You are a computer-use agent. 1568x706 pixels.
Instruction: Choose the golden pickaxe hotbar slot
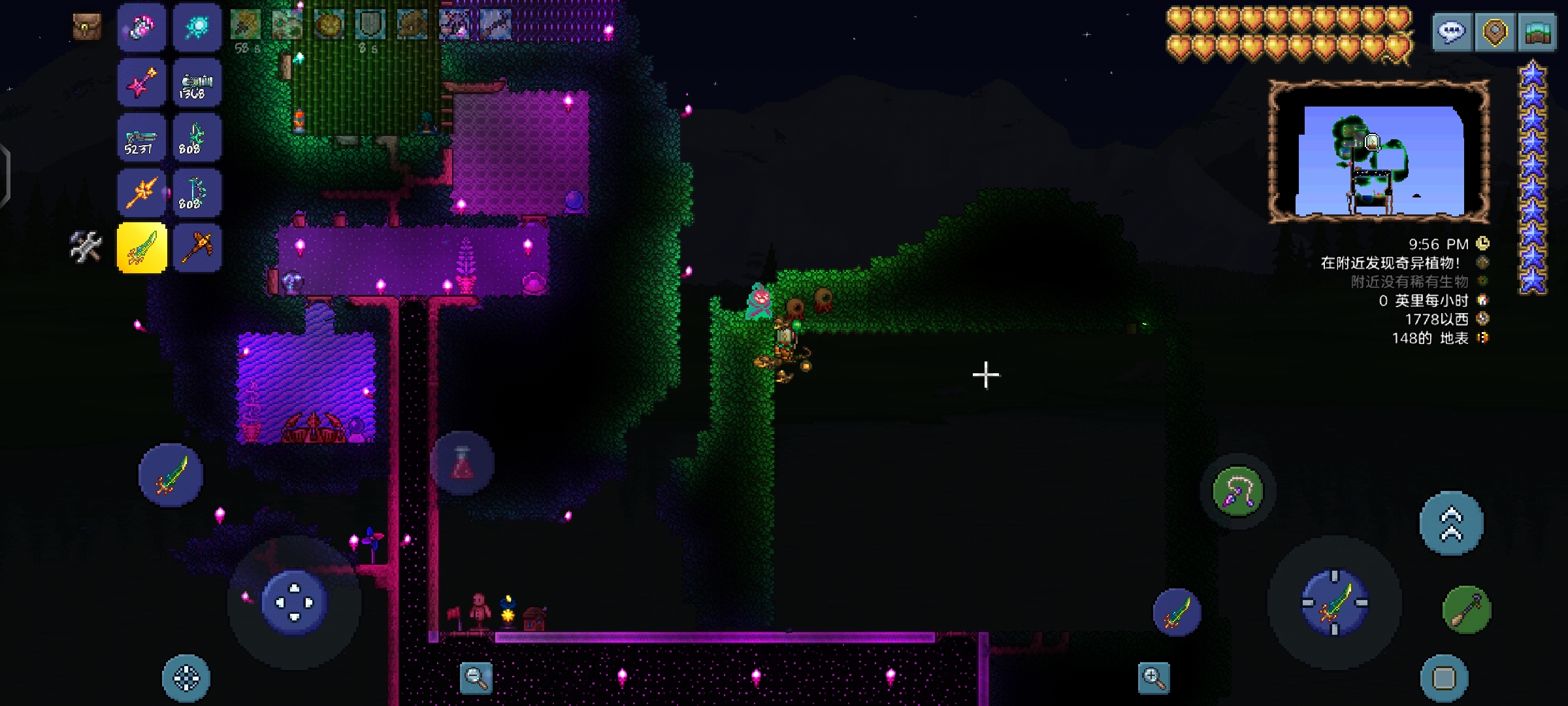[197, 248]
